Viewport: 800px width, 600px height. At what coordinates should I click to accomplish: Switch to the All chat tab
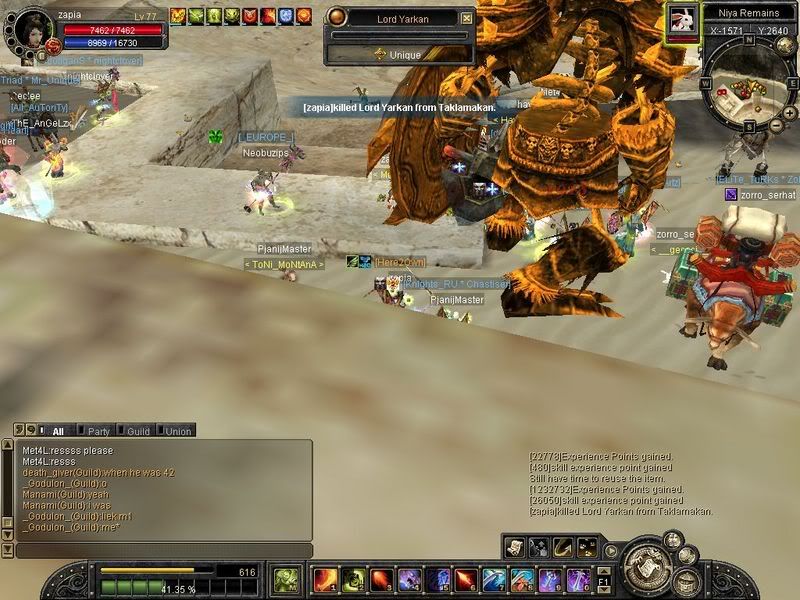[x=57, y=431]
